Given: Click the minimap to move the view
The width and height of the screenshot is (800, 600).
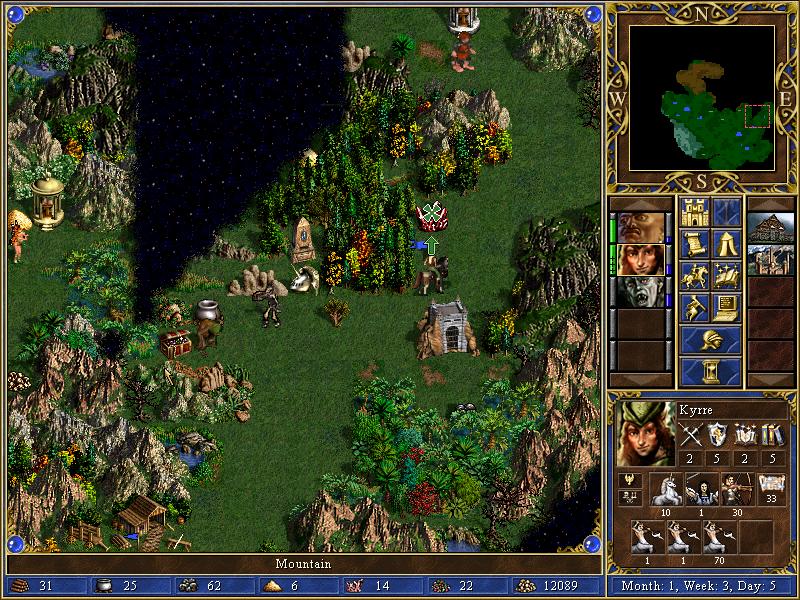Looking at the screenshot, I should point(702,98).
